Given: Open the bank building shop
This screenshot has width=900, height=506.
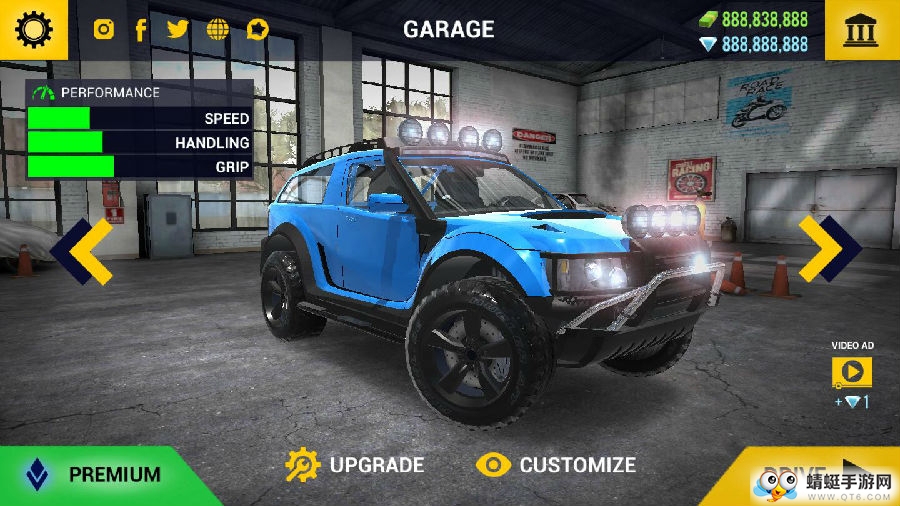Looking at the screenshot, I should coord(861,30).
